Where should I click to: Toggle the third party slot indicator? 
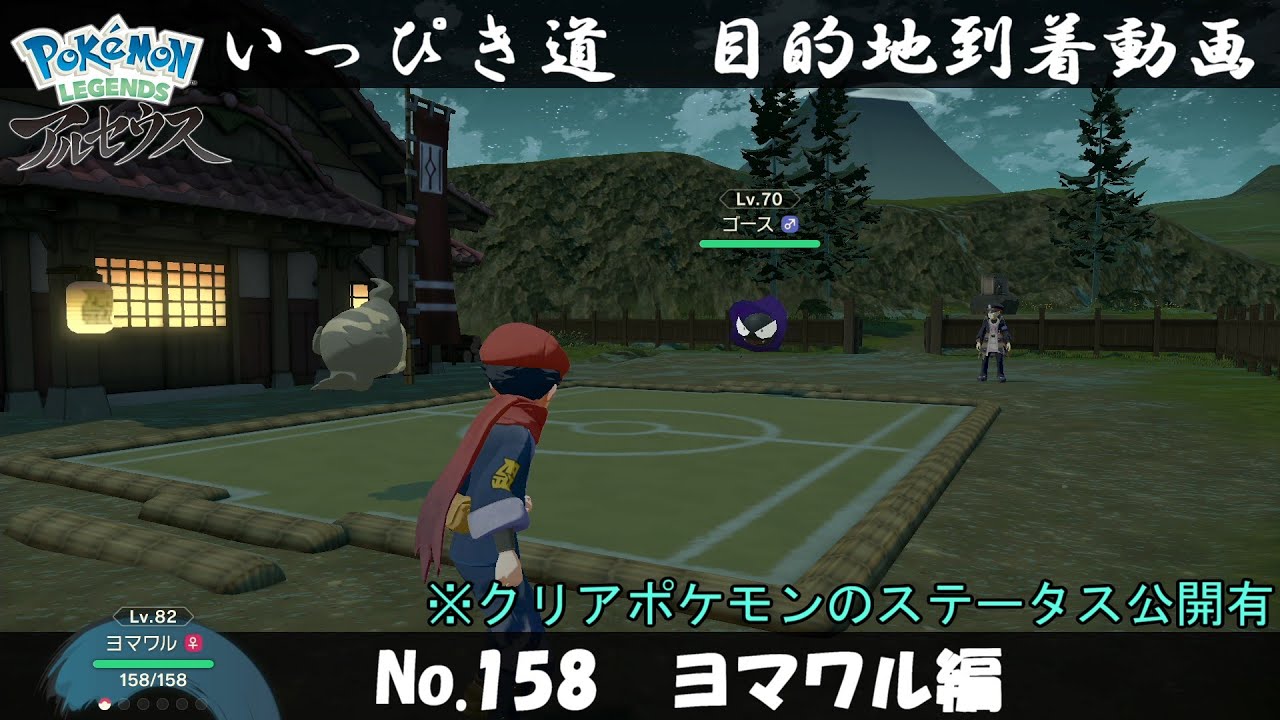pyautogui.click(x=142, y=704)
